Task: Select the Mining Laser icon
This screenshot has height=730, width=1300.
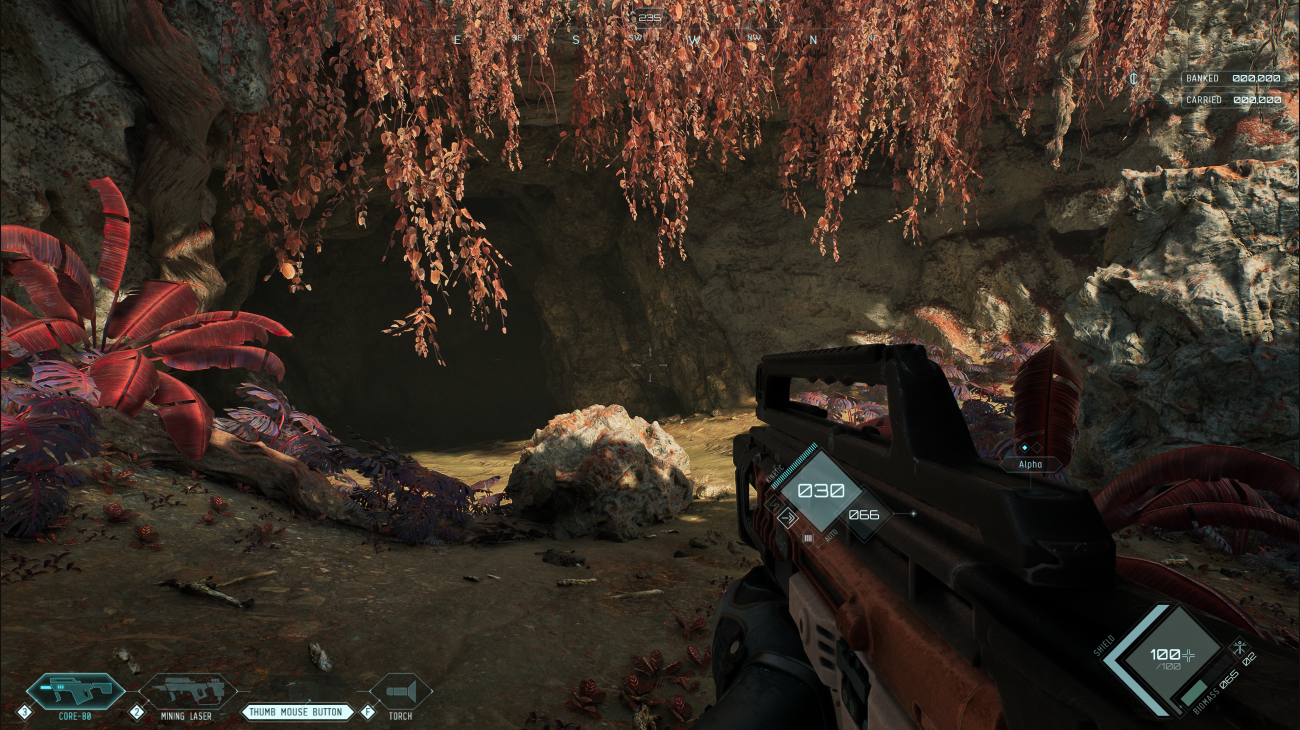Action: (x=189, y=688)
